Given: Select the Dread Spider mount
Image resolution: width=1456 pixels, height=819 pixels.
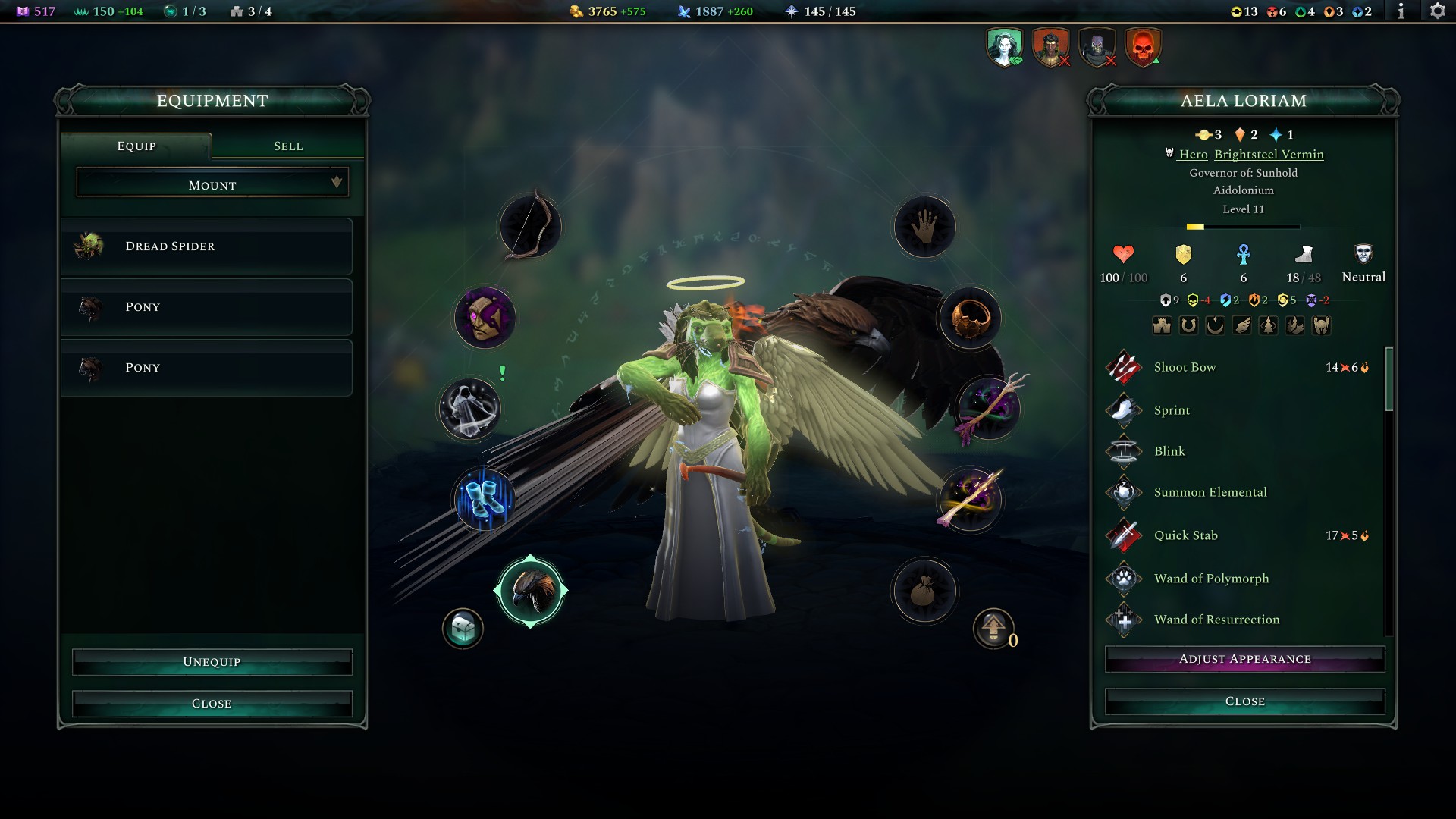Looking at the screenshot, I should (206, 246).
